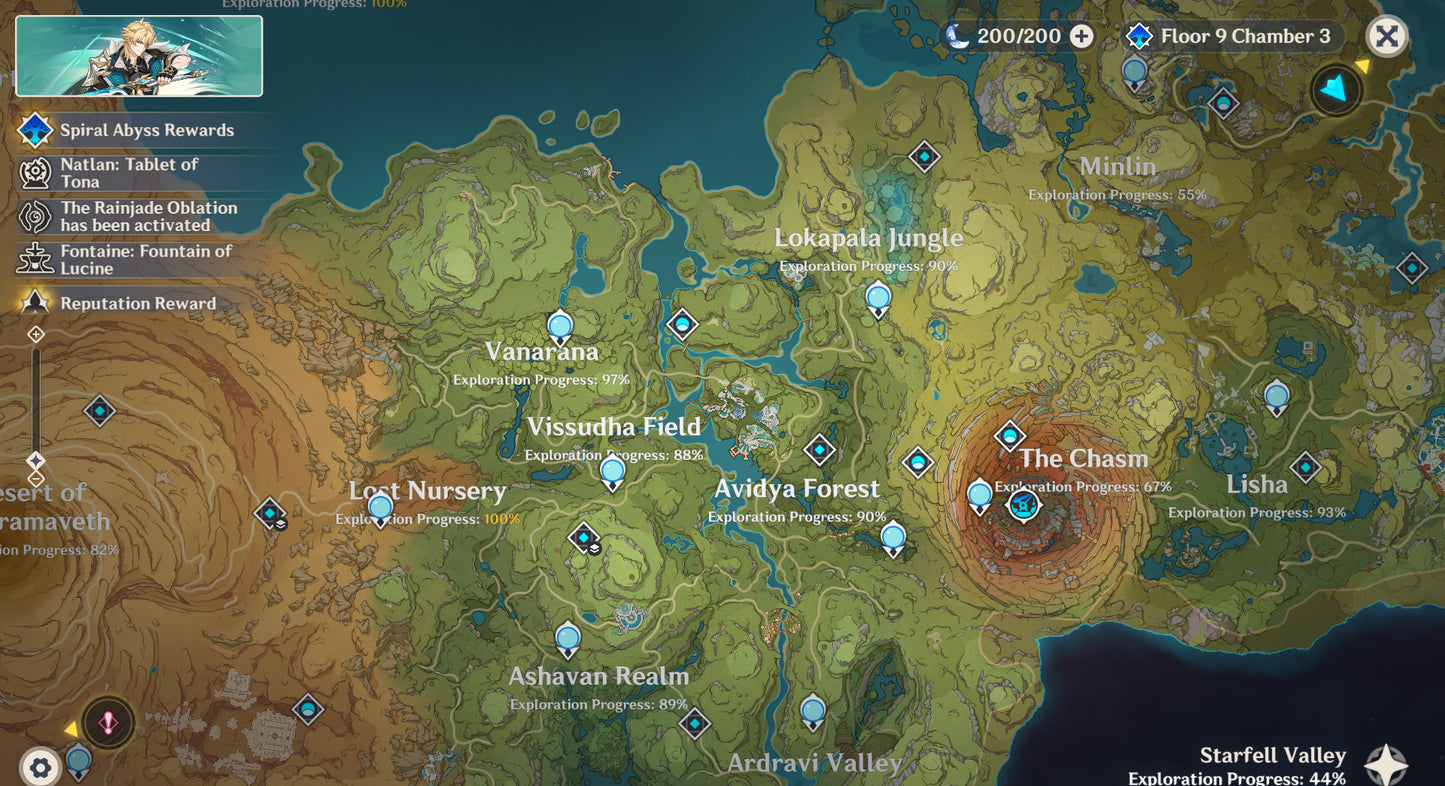Select the teleport waypoint under Lokapala Jungle

pos(878,298)
